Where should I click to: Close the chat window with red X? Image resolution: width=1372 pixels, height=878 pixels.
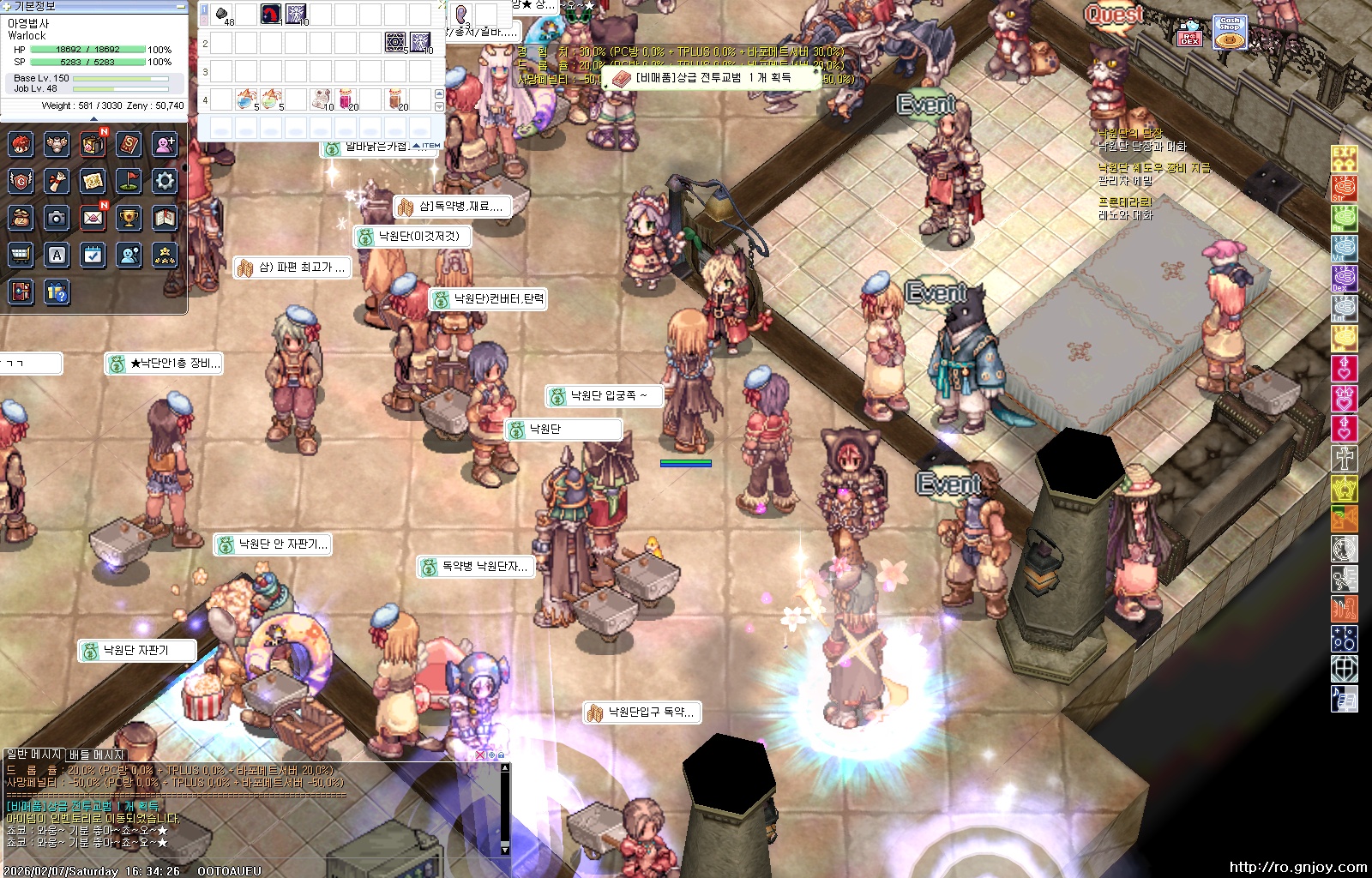coord(480,755)
